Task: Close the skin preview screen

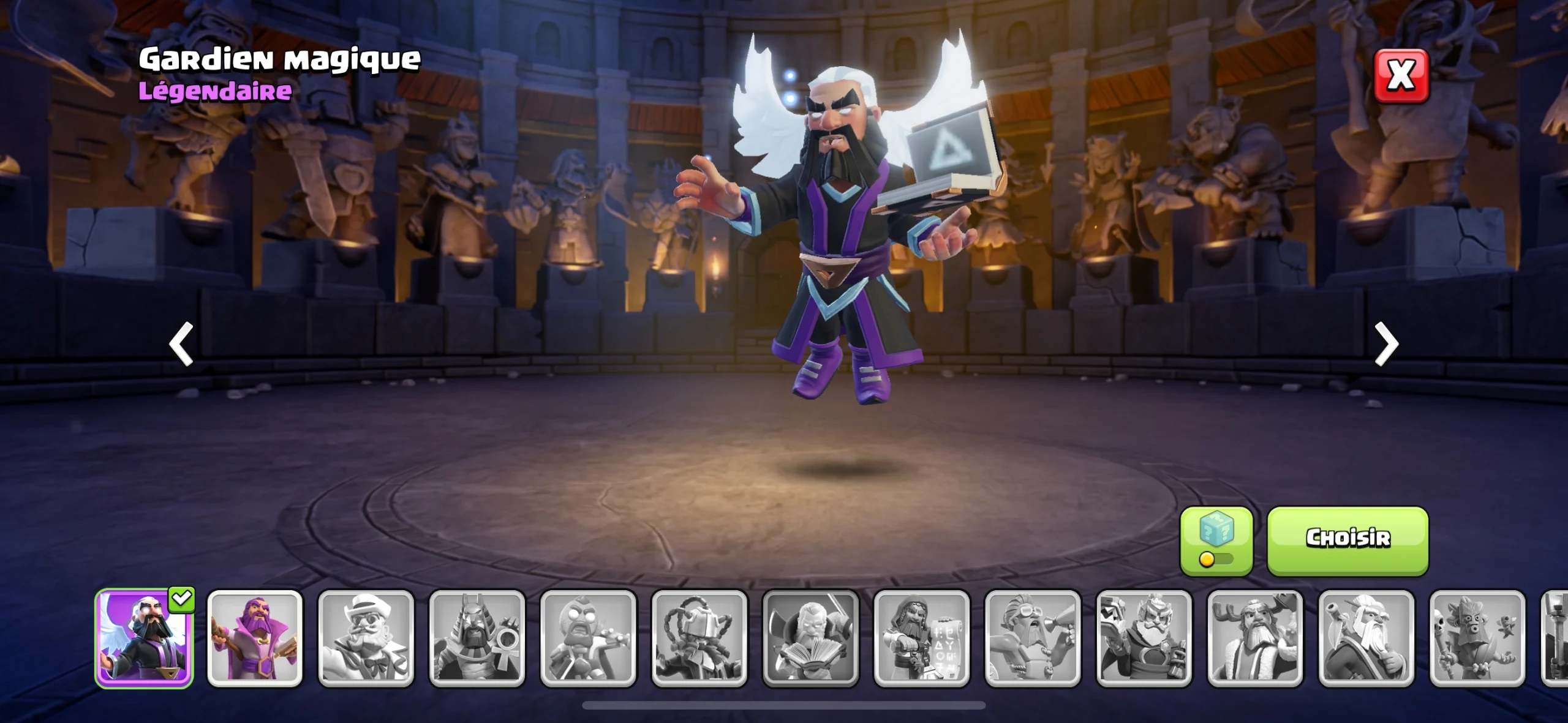Action: pyautogui.click(x=1401, y=76)
